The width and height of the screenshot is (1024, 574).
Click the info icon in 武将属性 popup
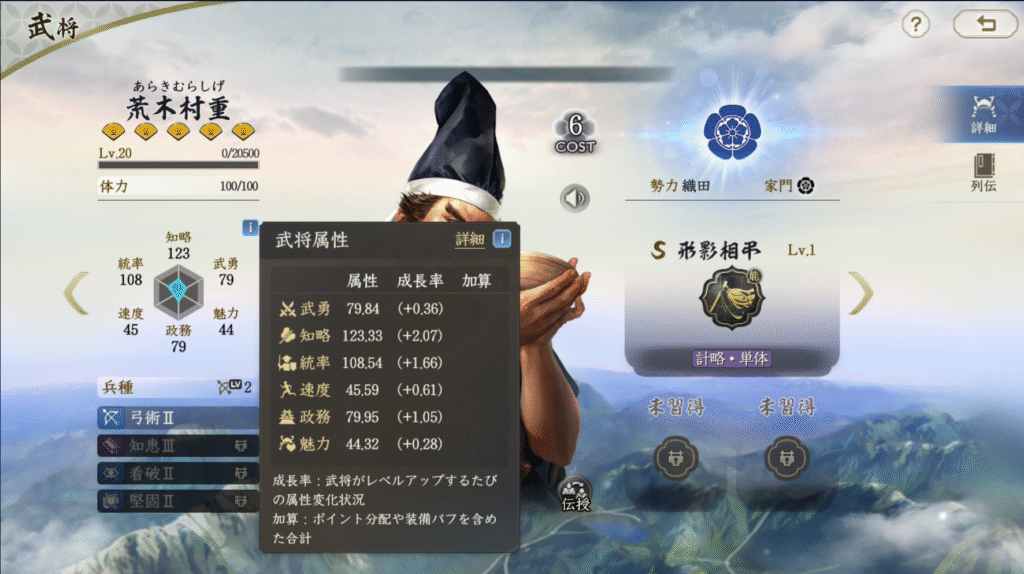point(502,239)
